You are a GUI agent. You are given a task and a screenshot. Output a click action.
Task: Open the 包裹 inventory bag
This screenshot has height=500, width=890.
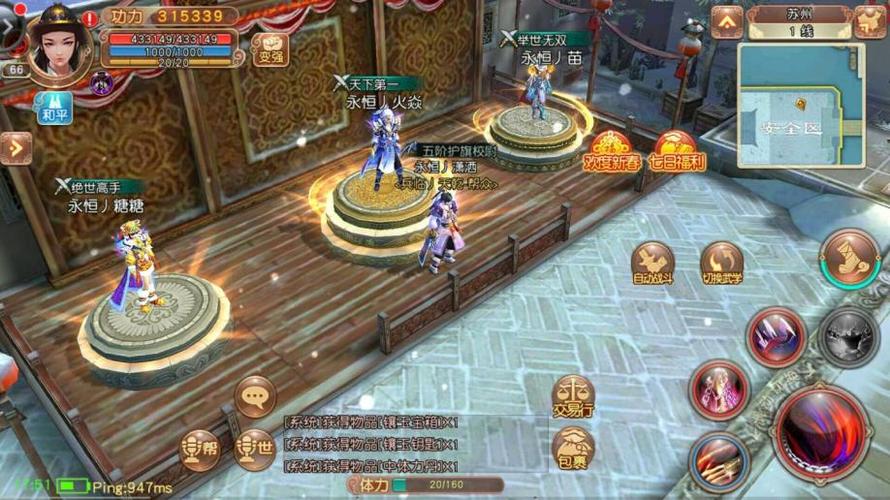coord(573,450)
